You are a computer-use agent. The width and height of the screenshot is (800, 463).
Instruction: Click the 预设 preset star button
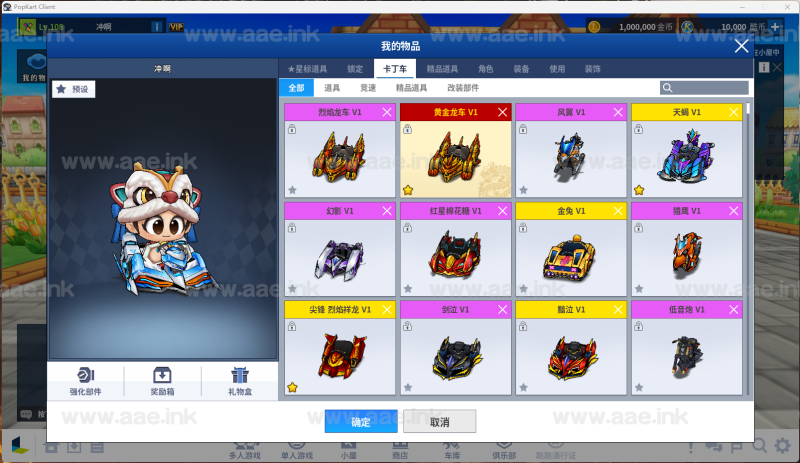[73, 89]
